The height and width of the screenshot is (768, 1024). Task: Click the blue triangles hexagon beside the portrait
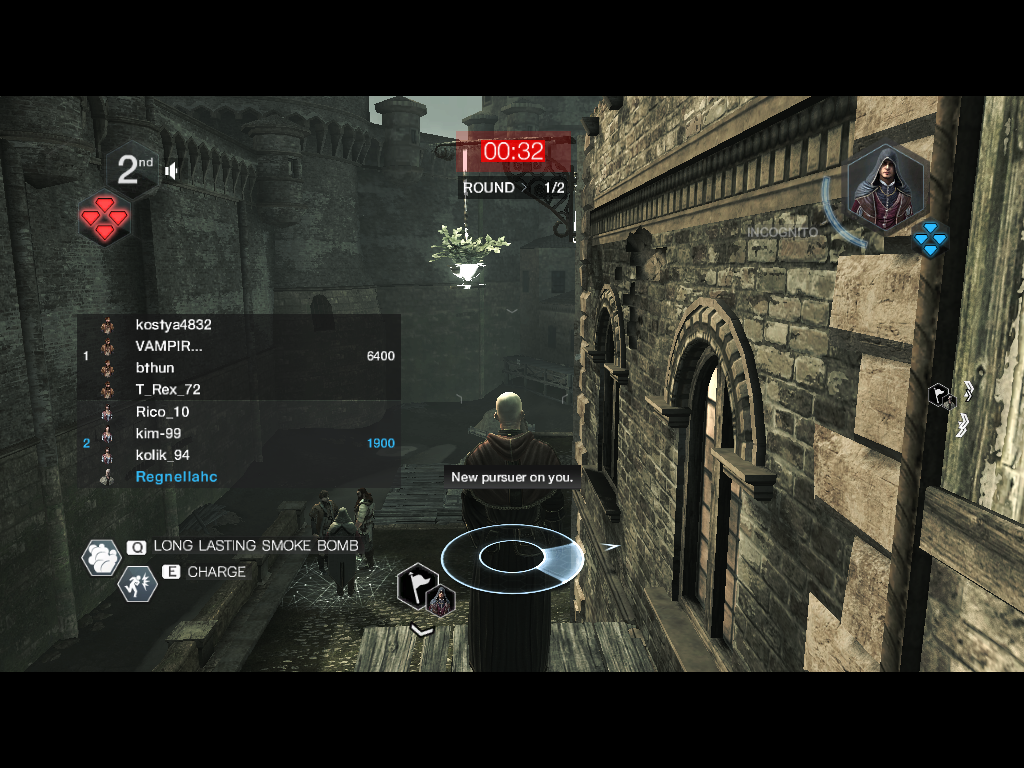(930, 238)
